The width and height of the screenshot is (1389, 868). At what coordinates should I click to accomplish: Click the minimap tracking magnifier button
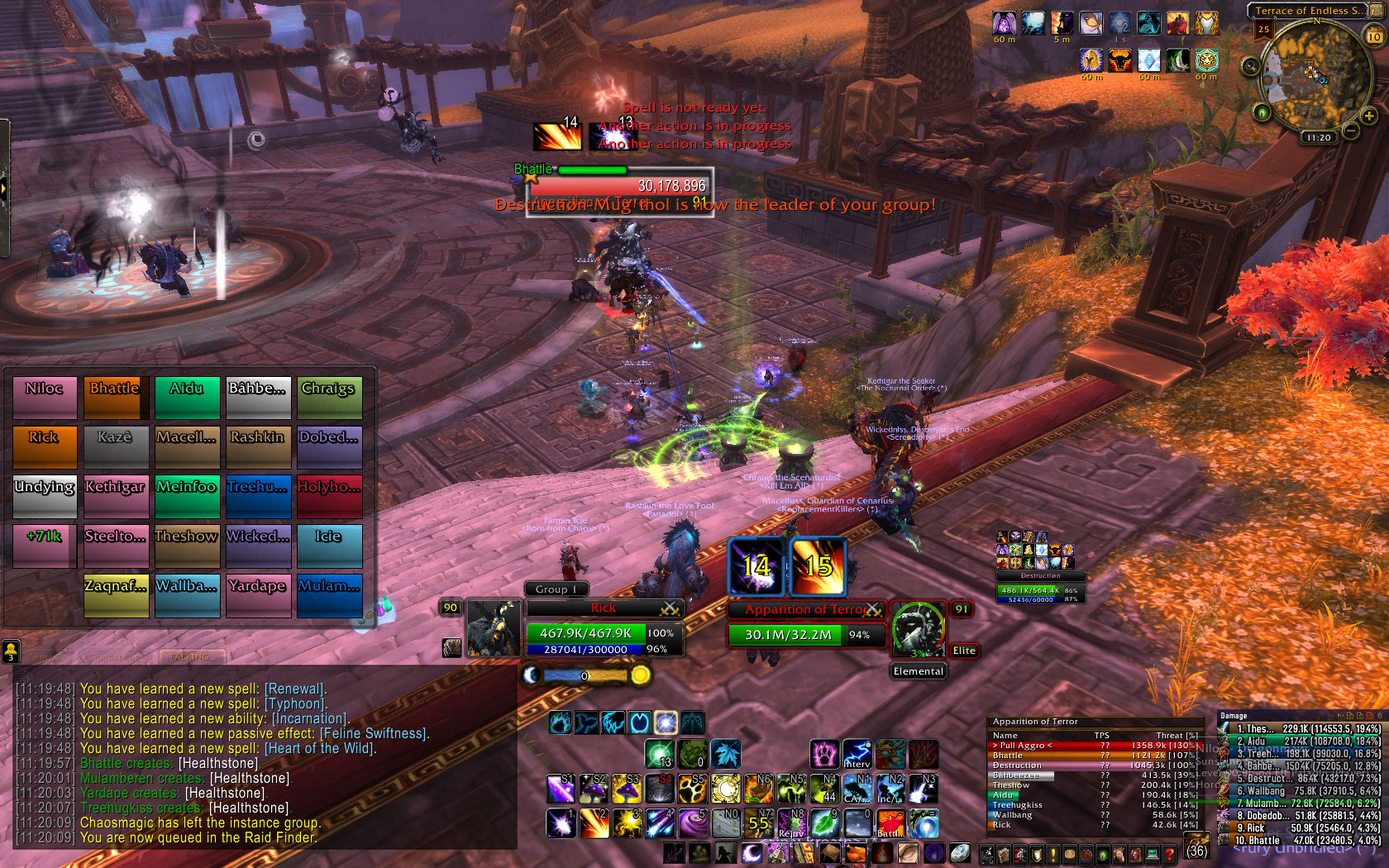click(1250, 66)
